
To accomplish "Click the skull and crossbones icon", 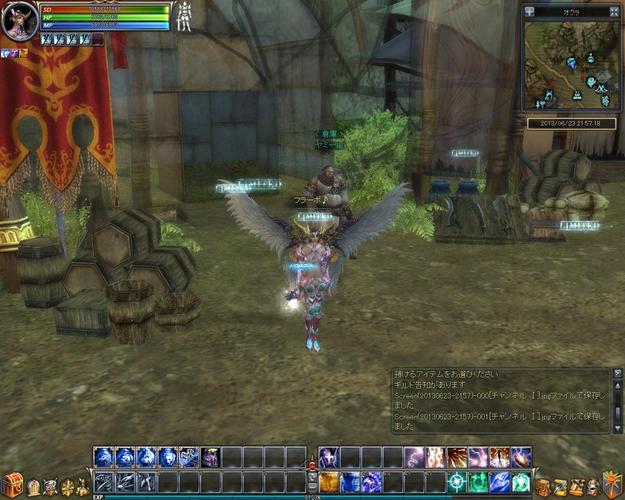I will pos(50,487).
